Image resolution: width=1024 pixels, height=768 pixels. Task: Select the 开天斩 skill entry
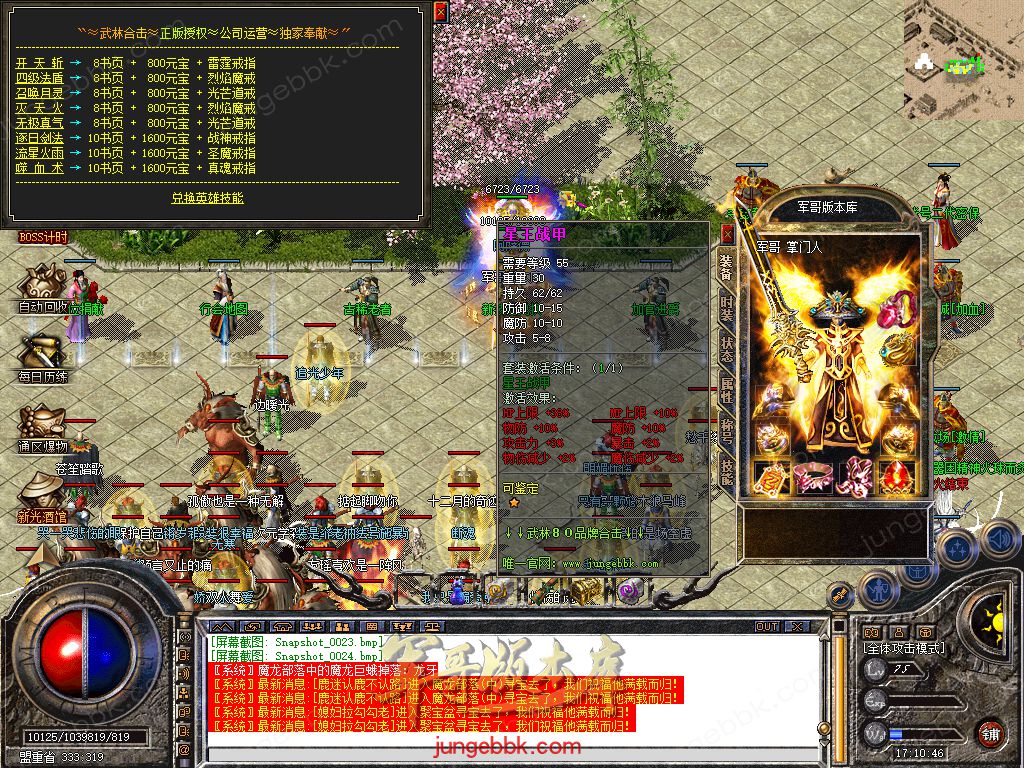pos(40,62)
